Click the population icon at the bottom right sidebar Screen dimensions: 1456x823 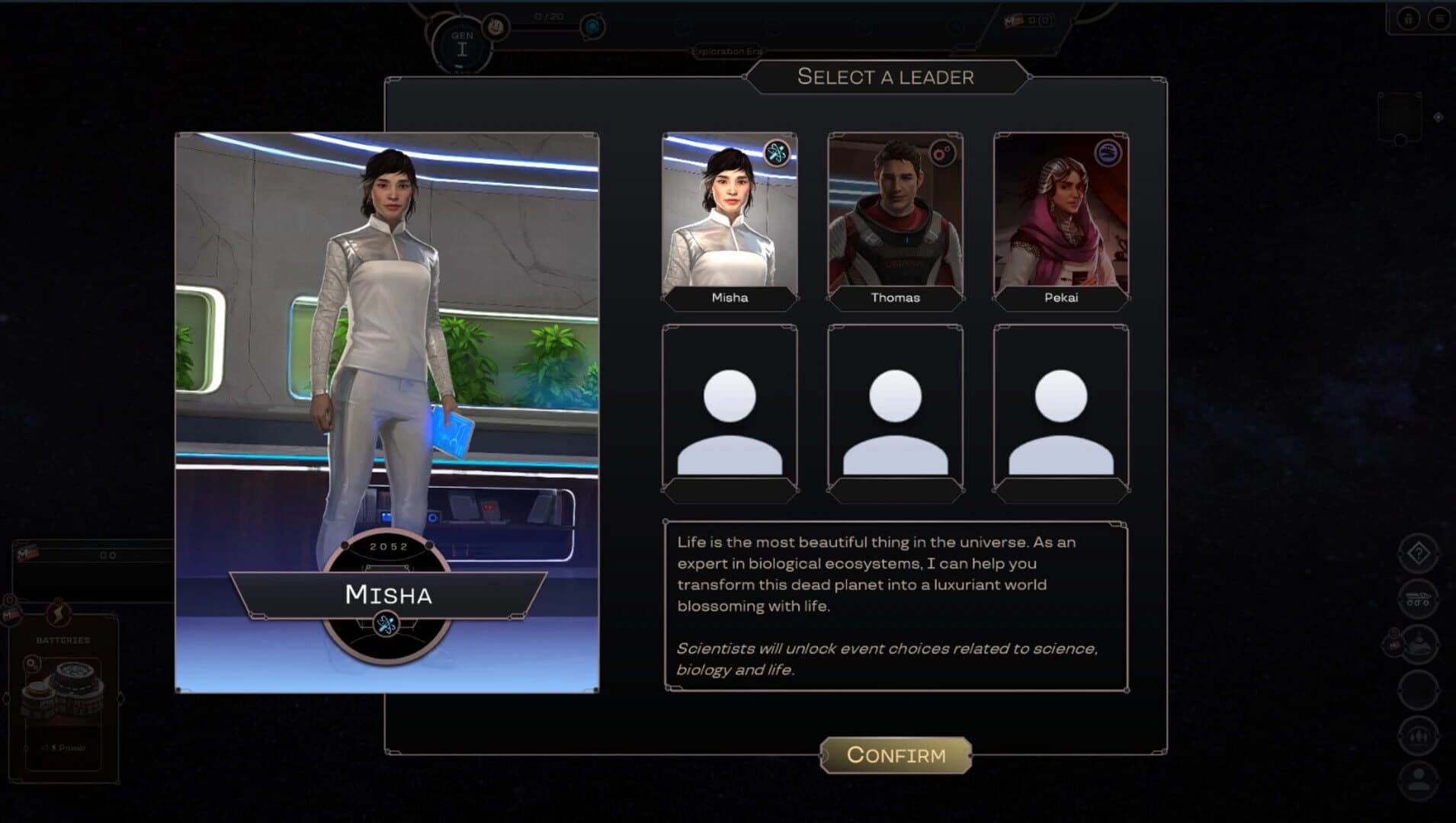tap(1419, 778)
